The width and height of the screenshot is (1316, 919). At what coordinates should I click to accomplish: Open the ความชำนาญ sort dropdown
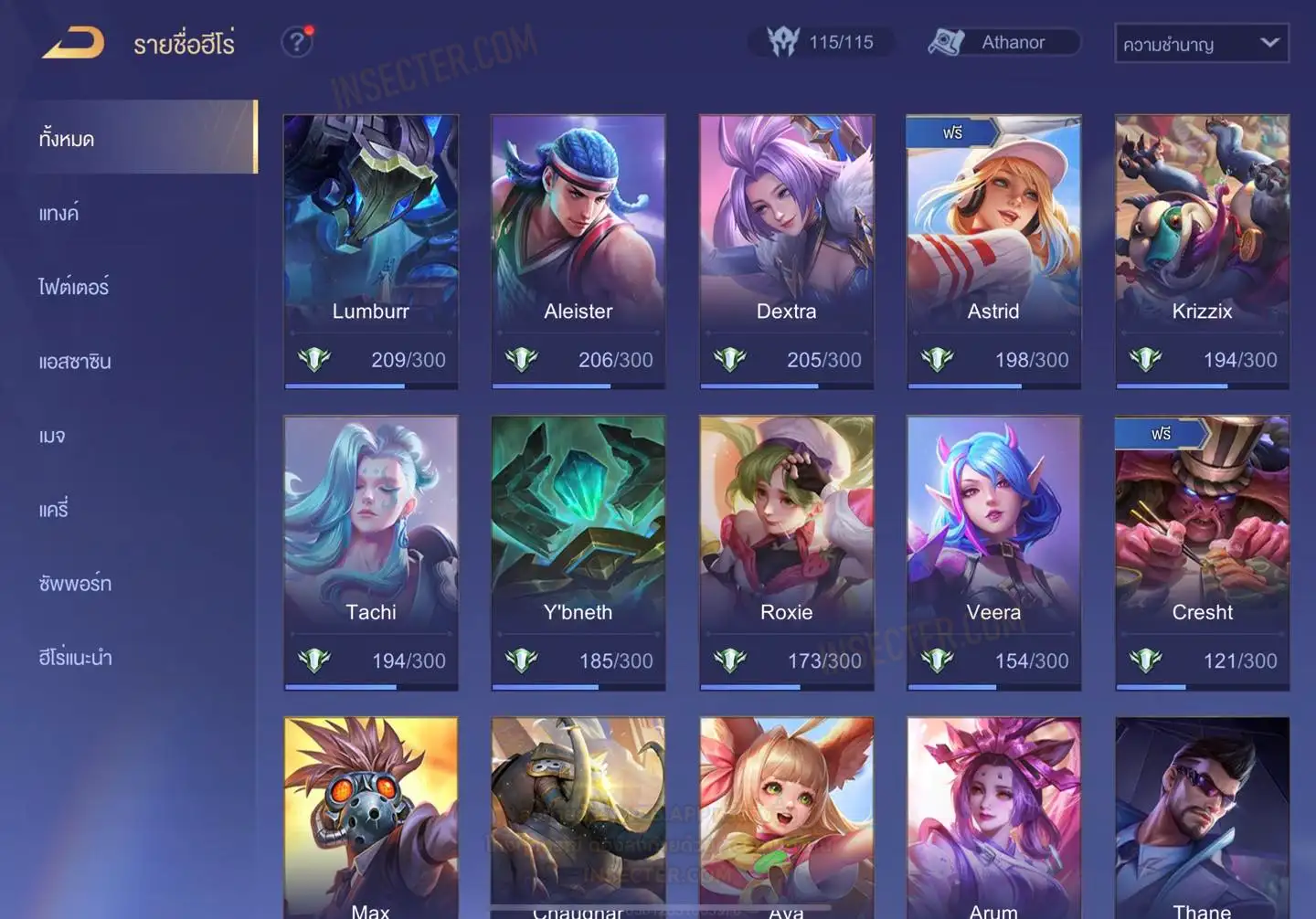pyautogui.click(x=1201, y=43)
